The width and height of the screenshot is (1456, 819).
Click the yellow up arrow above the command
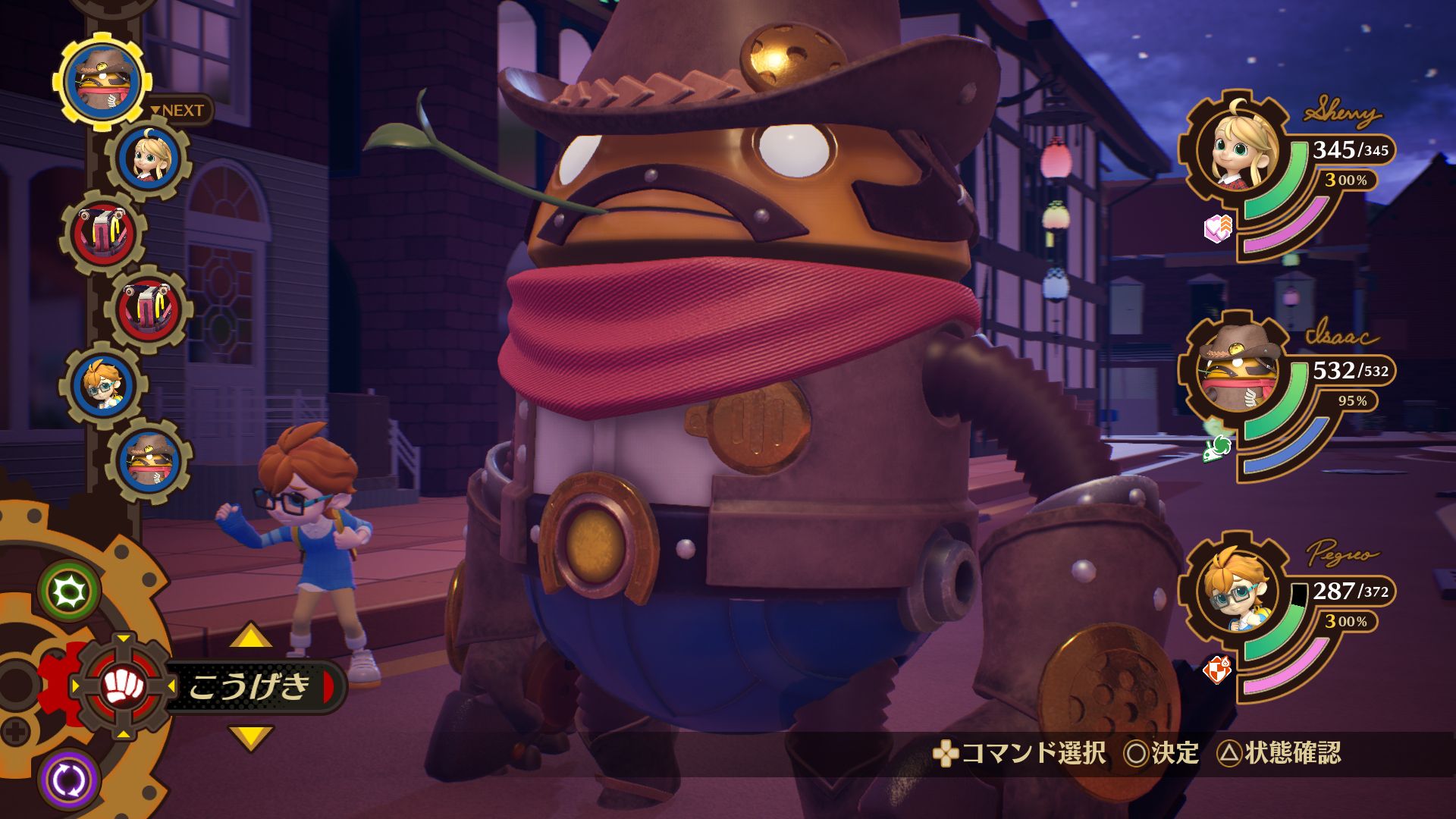click(x=250, y=636)
